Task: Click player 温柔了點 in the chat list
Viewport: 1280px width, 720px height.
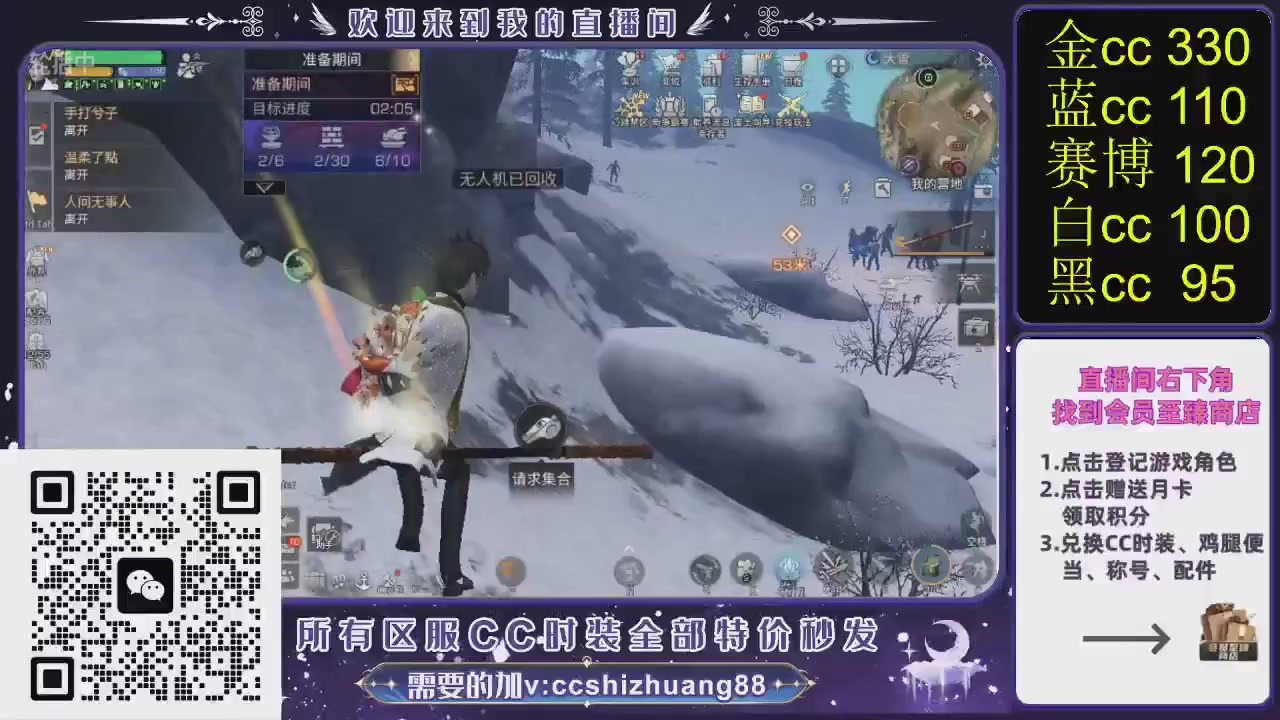Action: tap(92, 157)
